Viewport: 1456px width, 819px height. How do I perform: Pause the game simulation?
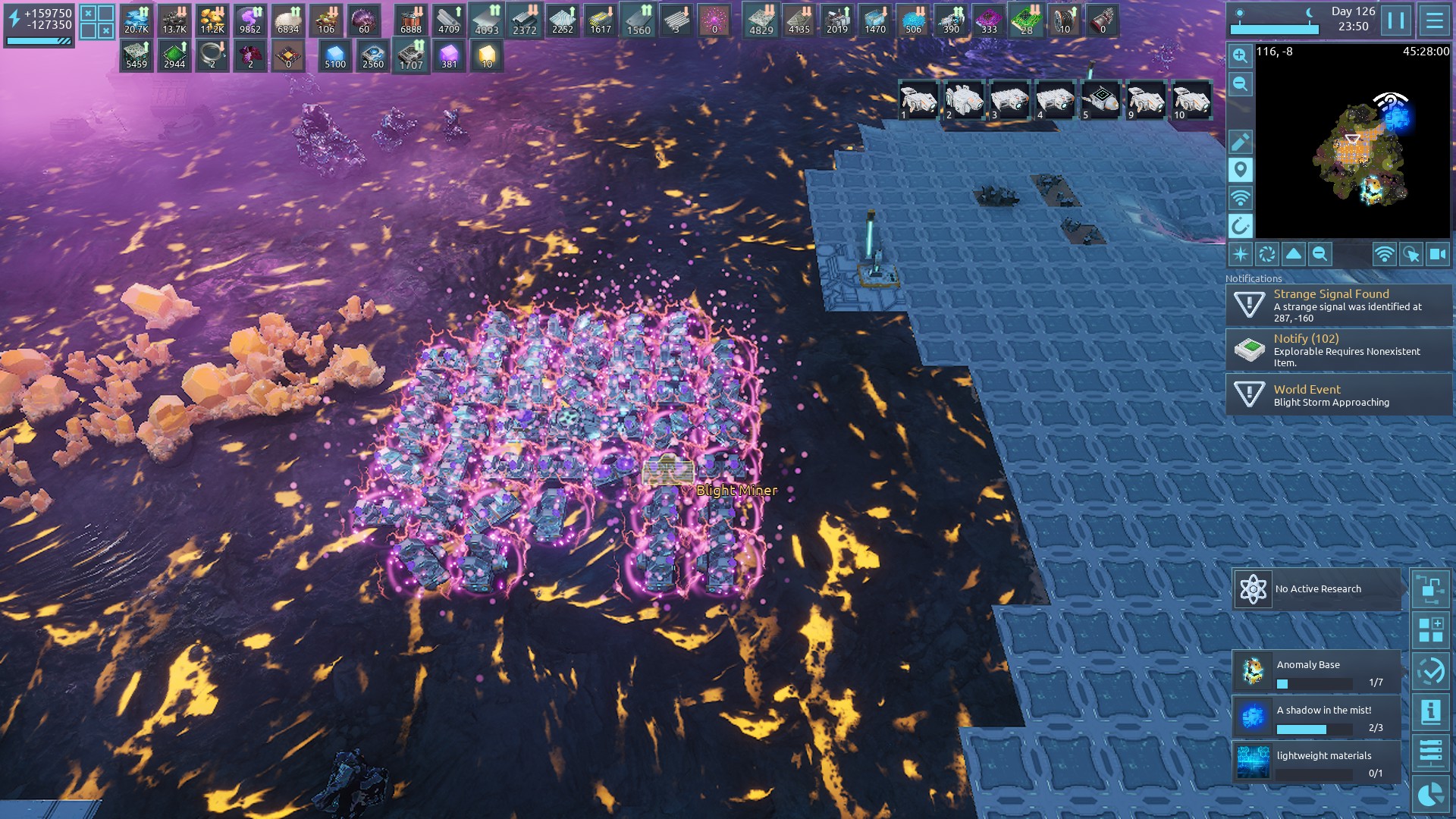[1396, 20]
